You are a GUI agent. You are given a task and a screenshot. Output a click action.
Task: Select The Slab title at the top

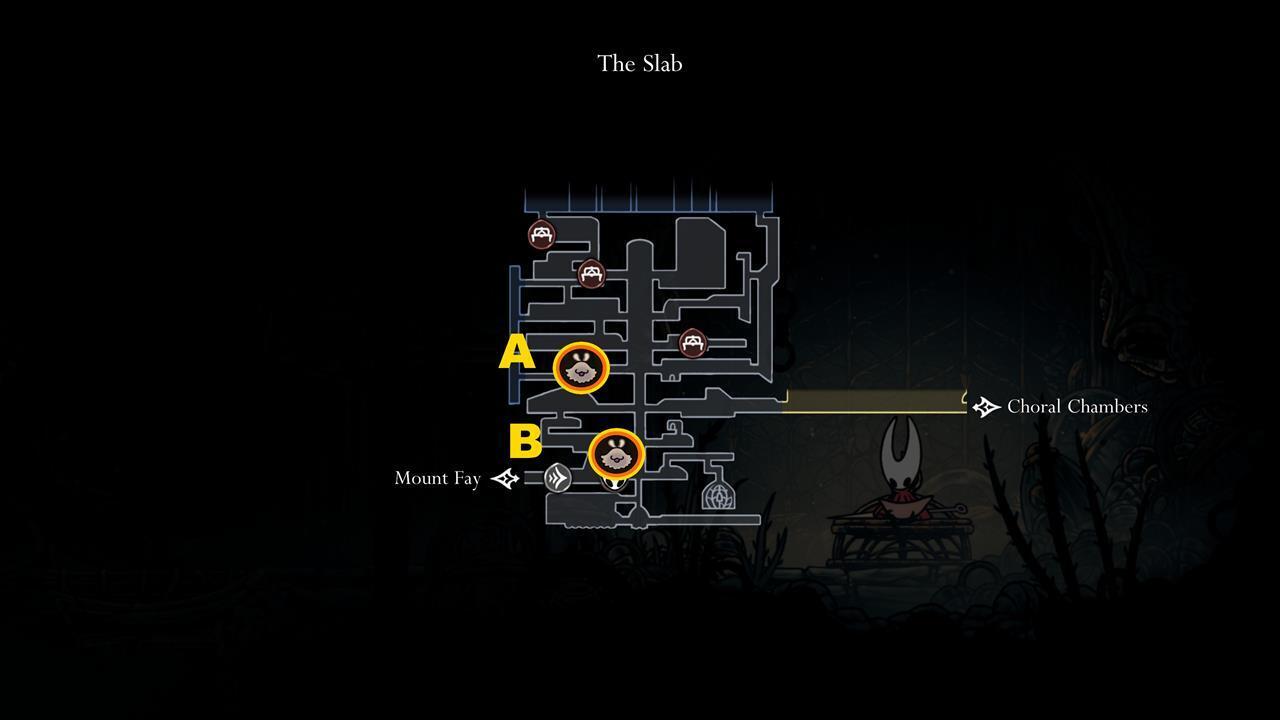[x=640, y=63]
